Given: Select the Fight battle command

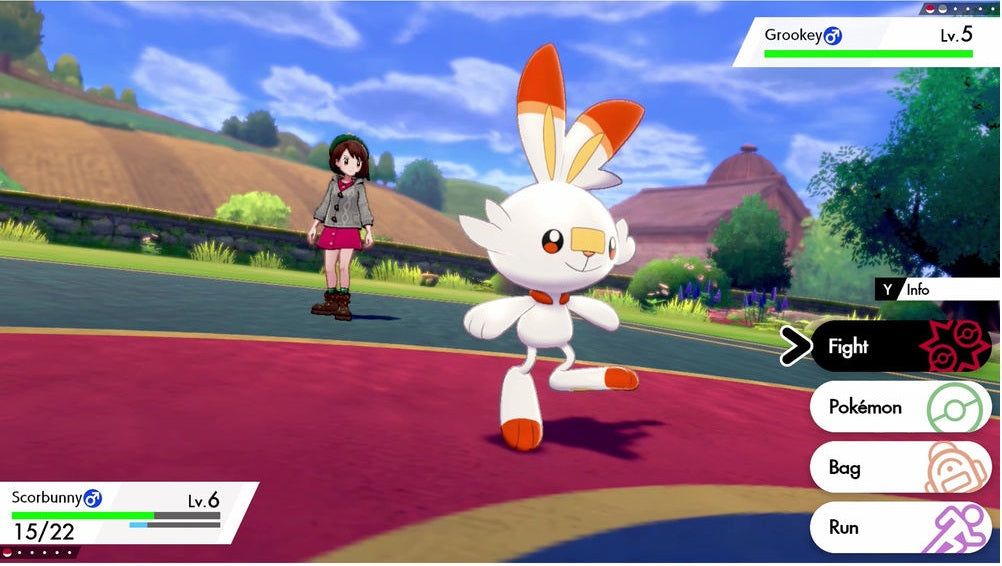Looking at the screenshot, I should [x=899, y=347].
